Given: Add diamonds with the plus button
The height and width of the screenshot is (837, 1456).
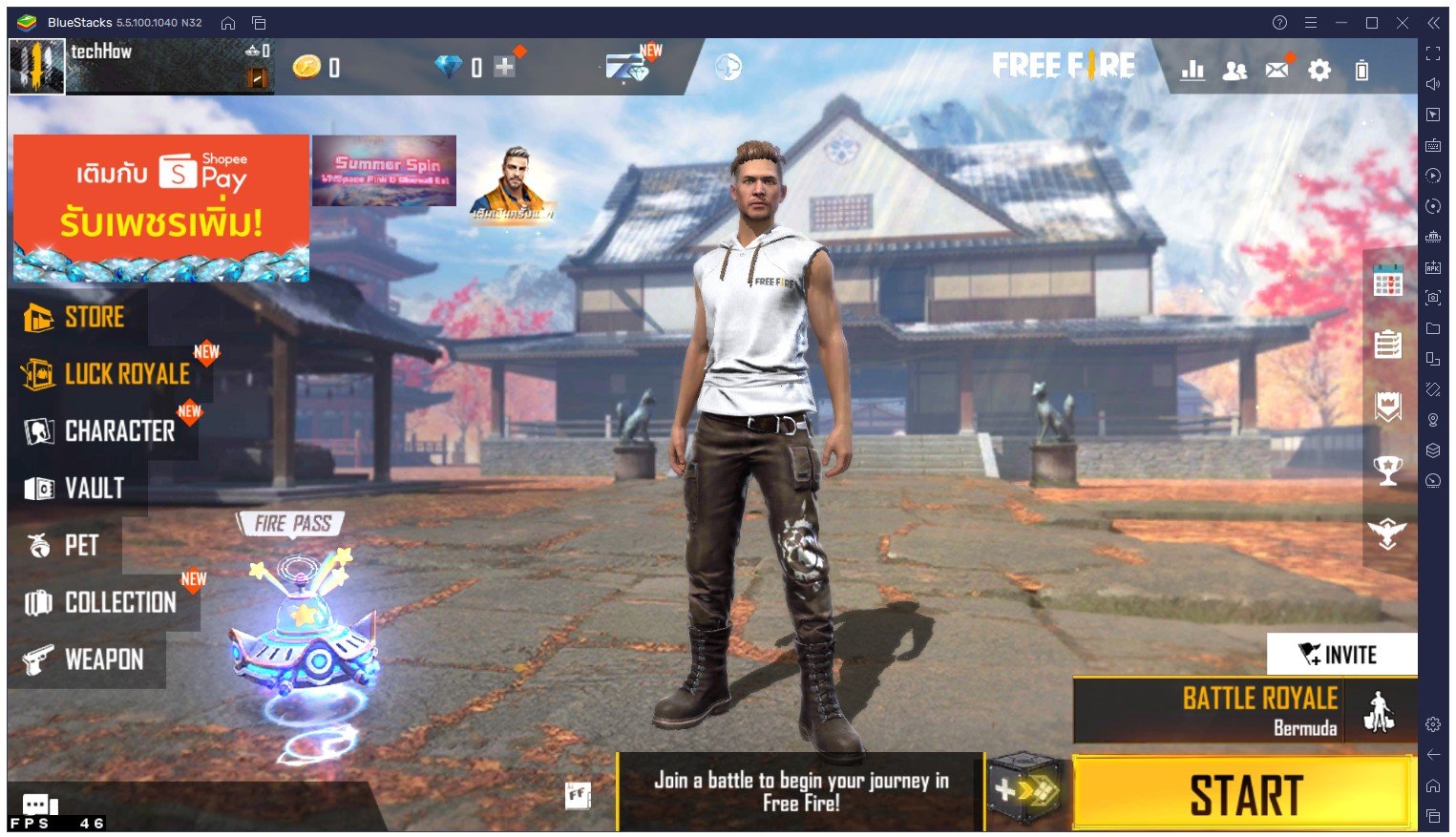Looking at the screenshot, I should [505, 67].
